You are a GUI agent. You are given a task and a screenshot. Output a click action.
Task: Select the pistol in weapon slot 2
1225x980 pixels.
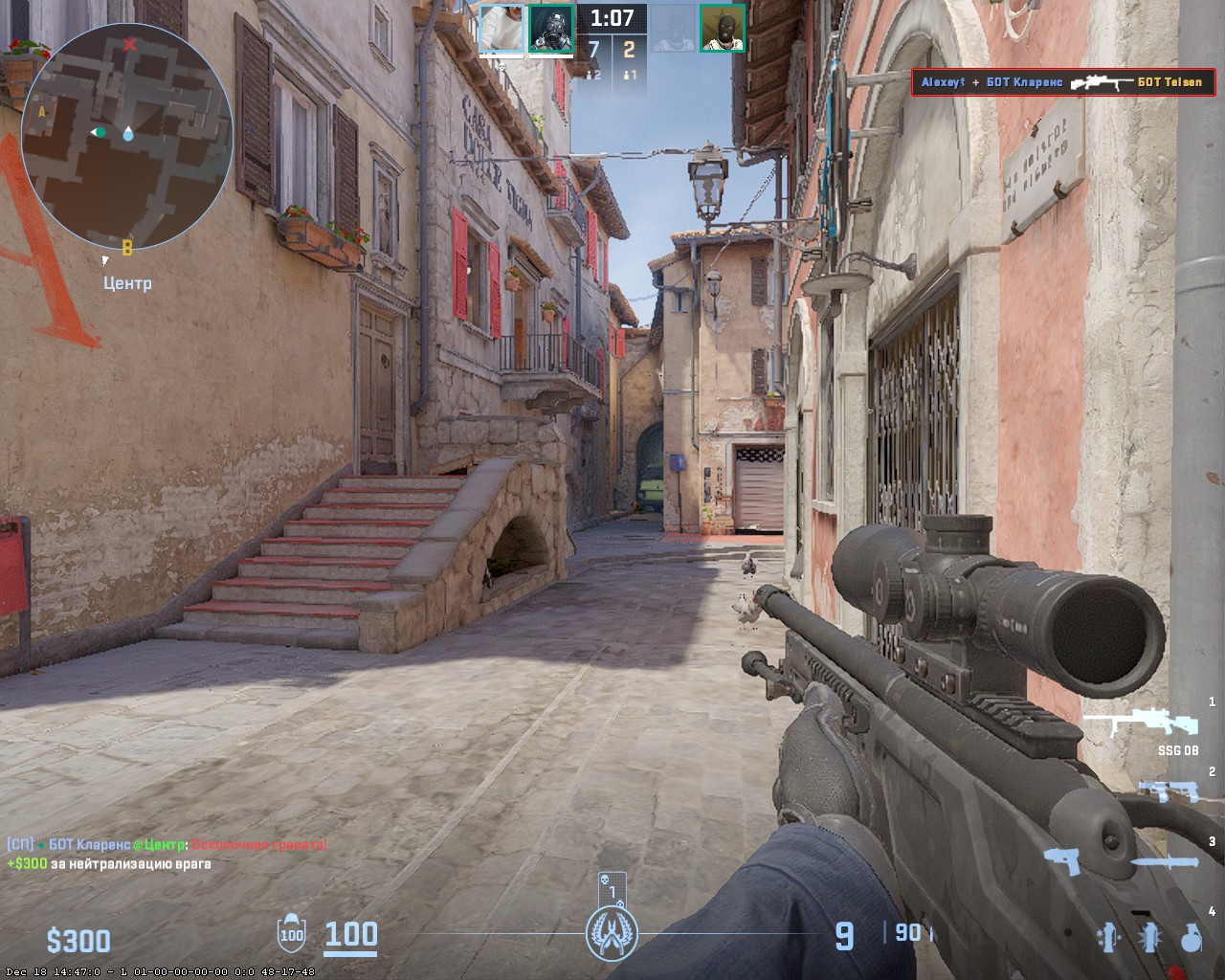(1168, 792)
